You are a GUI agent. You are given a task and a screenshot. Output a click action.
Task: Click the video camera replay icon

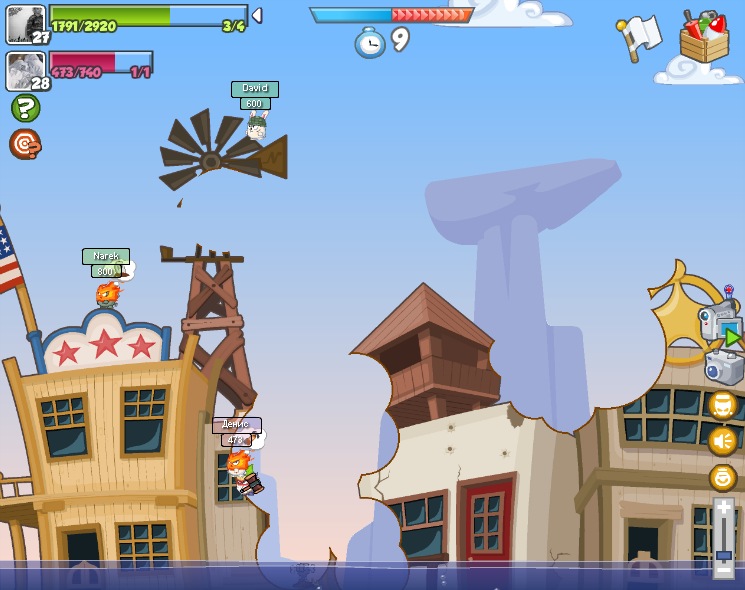tap(720, 325)
